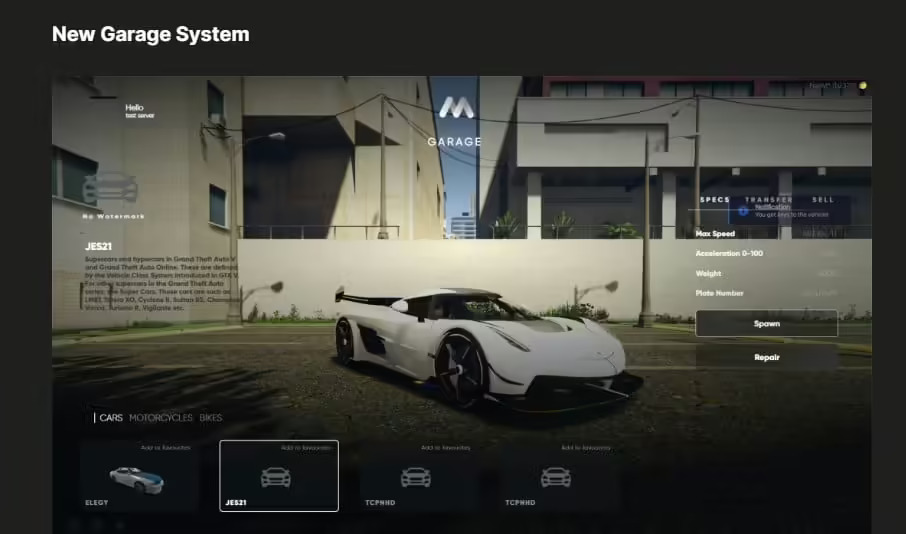
Task: Switch to the TRANSFER tab
Action: [768, 200]
